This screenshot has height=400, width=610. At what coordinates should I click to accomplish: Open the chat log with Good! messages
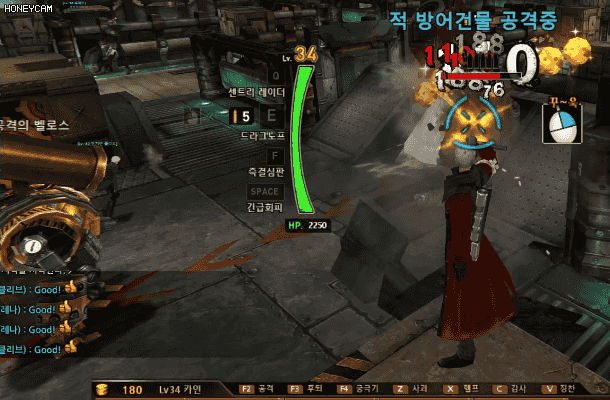(35, 319)
